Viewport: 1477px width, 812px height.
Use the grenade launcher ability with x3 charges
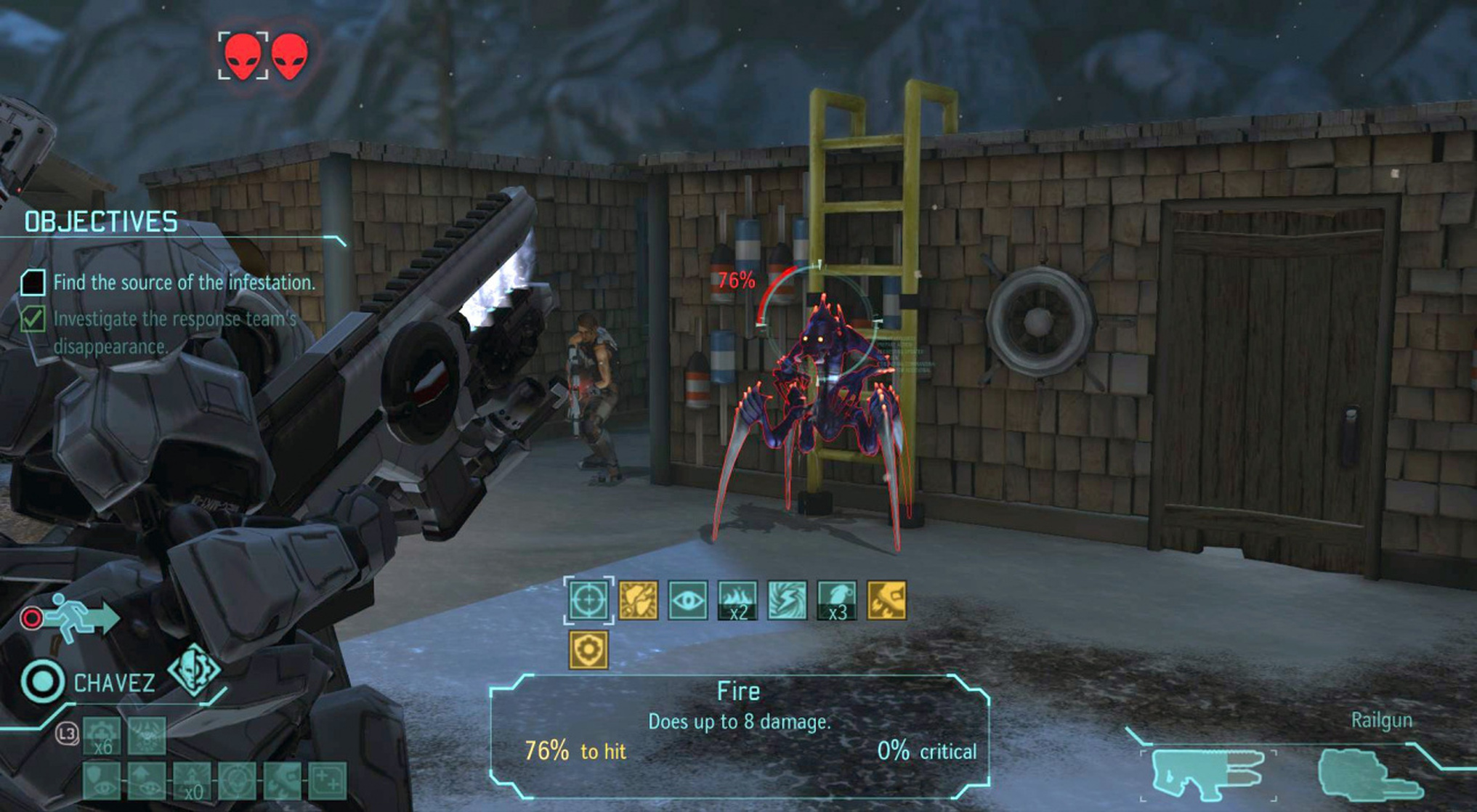[836, 601]
